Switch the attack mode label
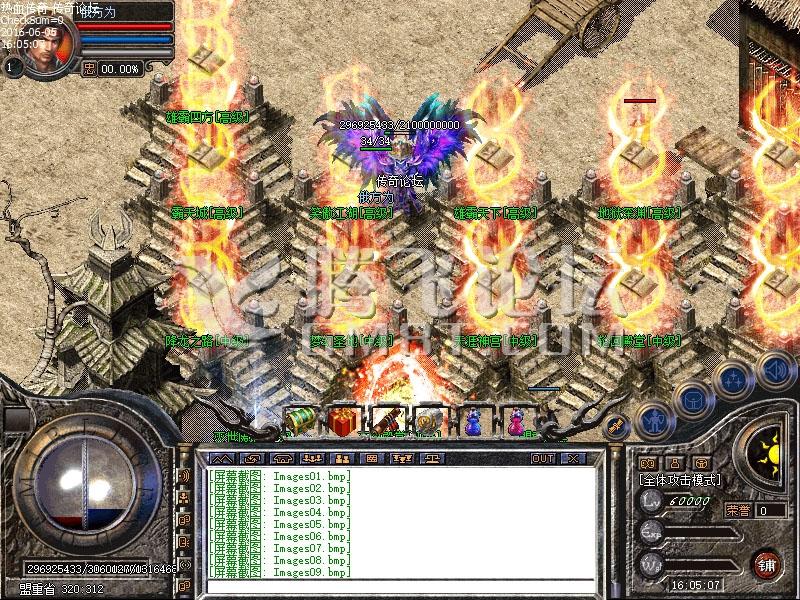Image resolution: width=800 pixels, height=600 pixels. click(679, 480)
